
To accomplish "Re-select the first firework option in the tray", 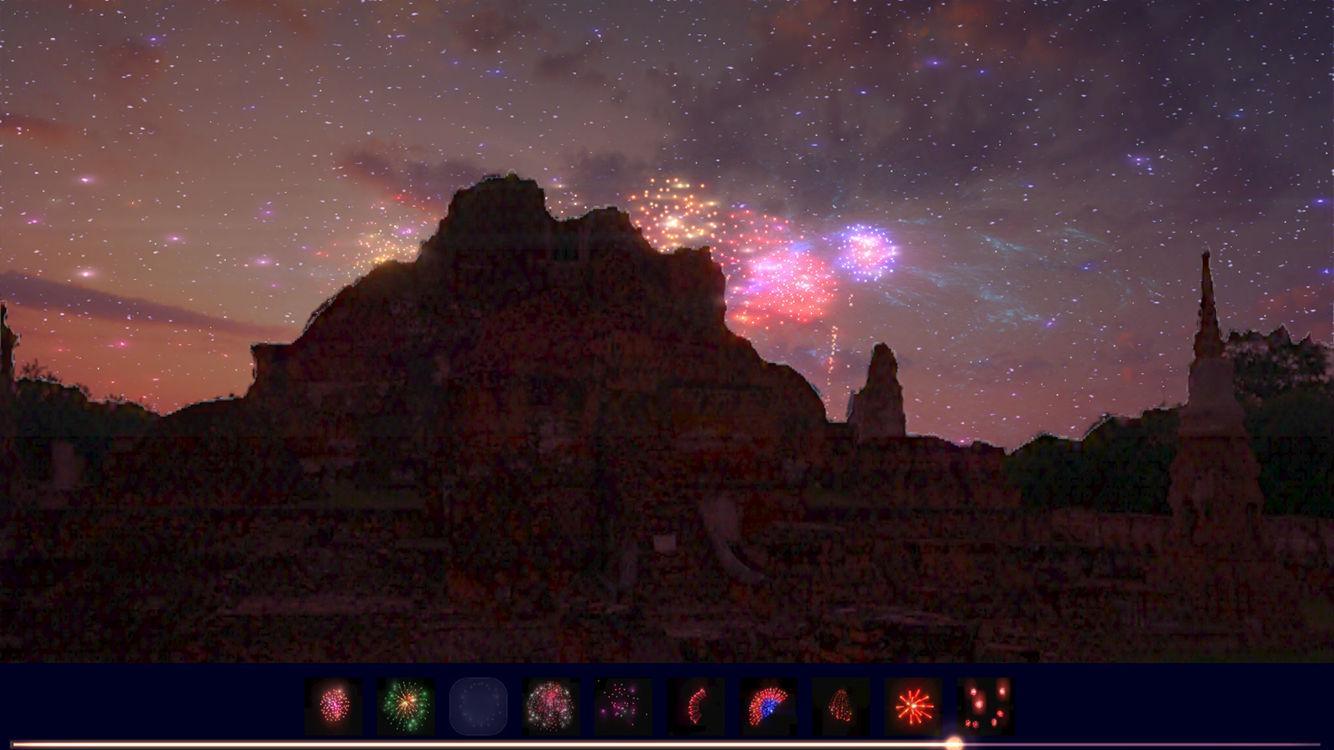I will [x=334, y=705].
